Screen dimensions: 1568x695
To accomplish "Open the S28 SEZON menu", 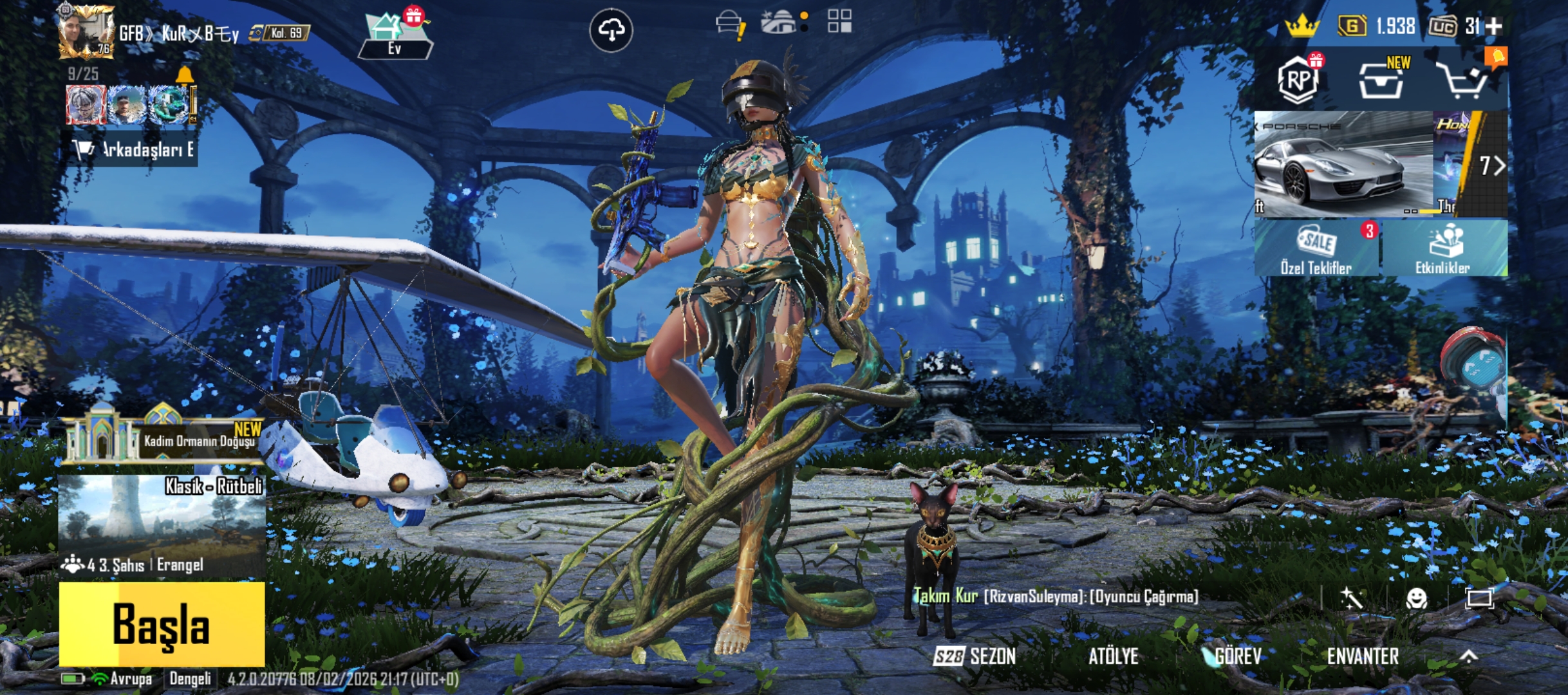I will pos(975,656).
